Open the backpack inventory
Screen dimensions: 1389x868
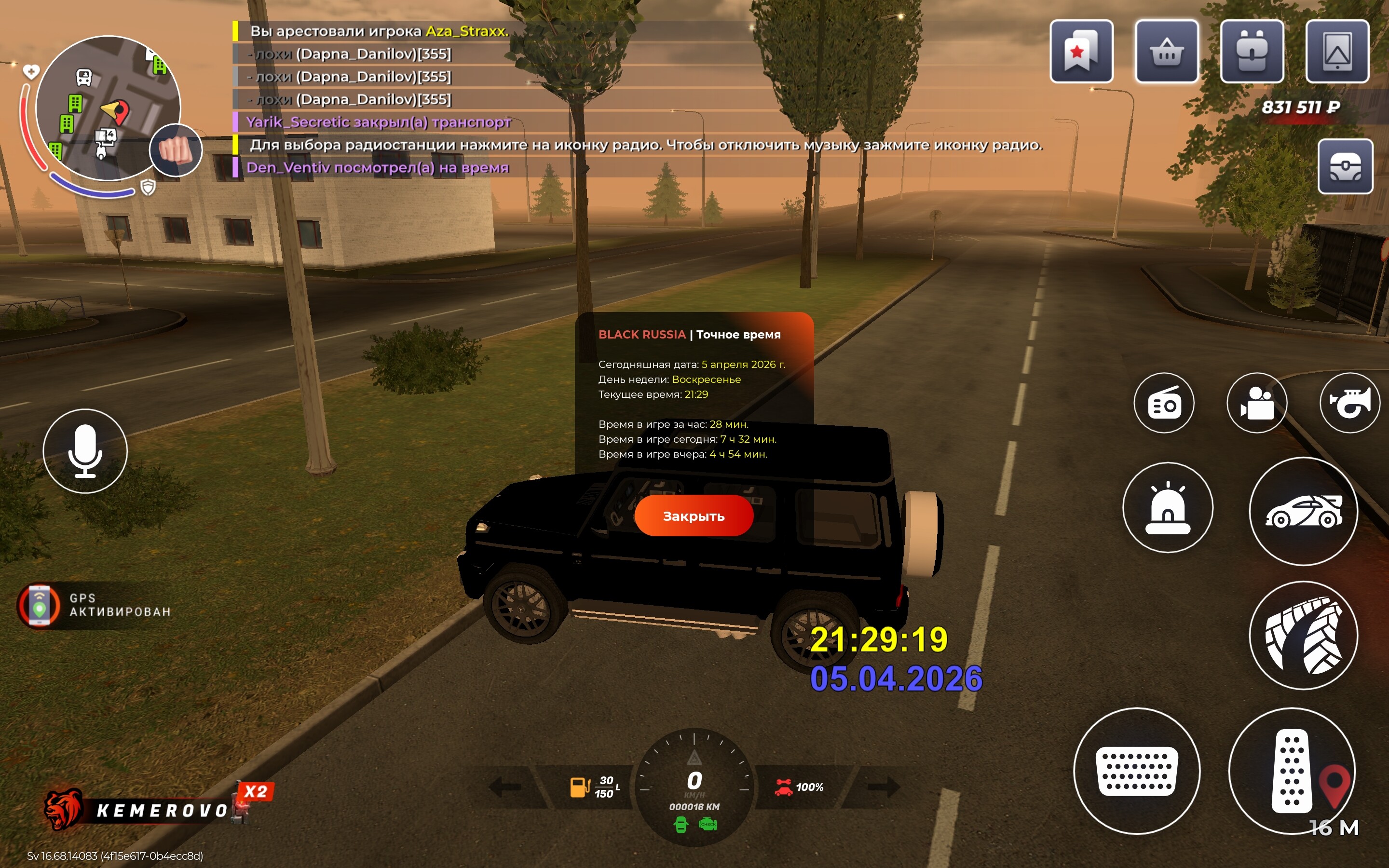[1251, 52]
